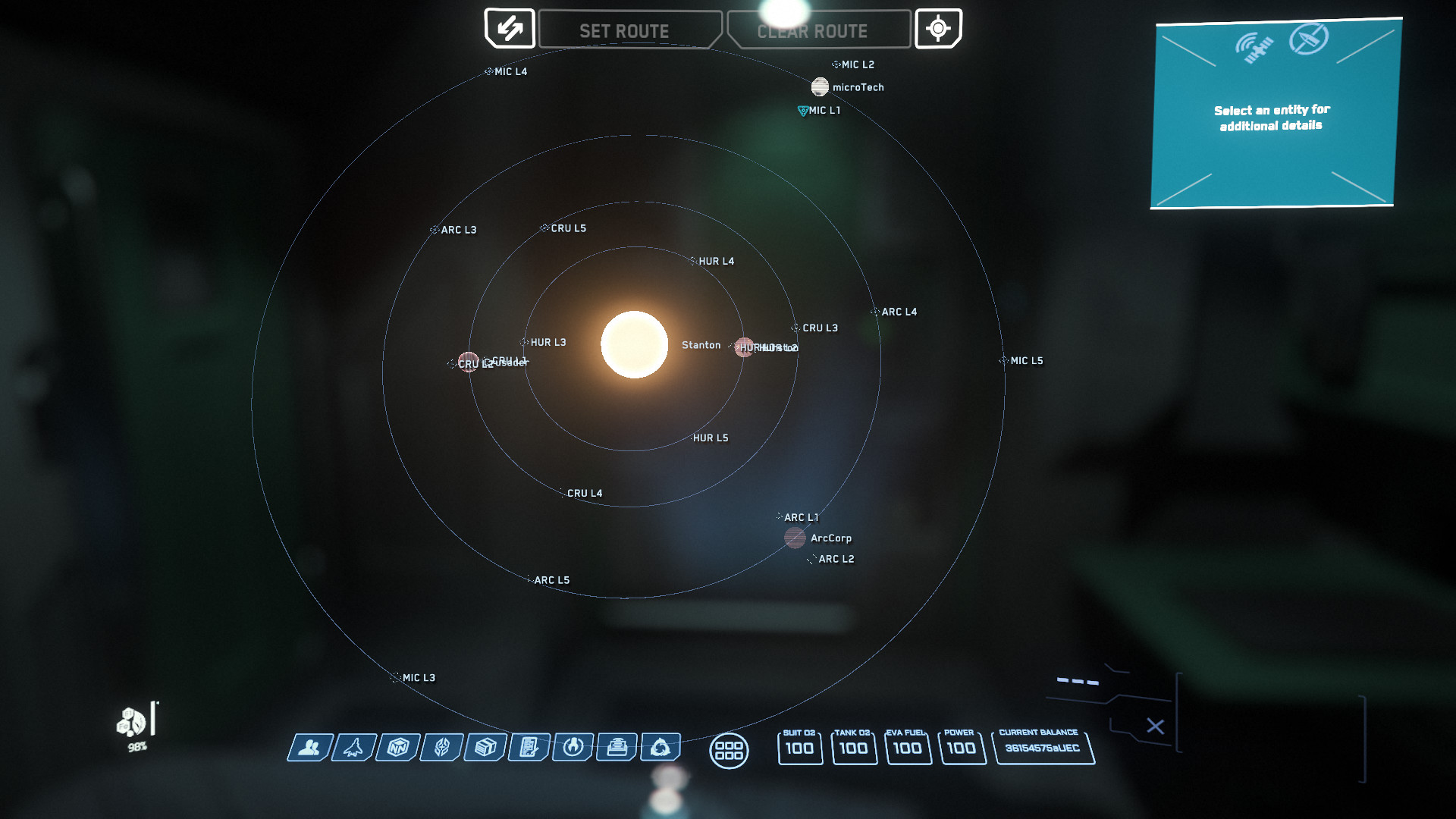Select the Stanton star
1456x819 pixels.
(635, 345)
